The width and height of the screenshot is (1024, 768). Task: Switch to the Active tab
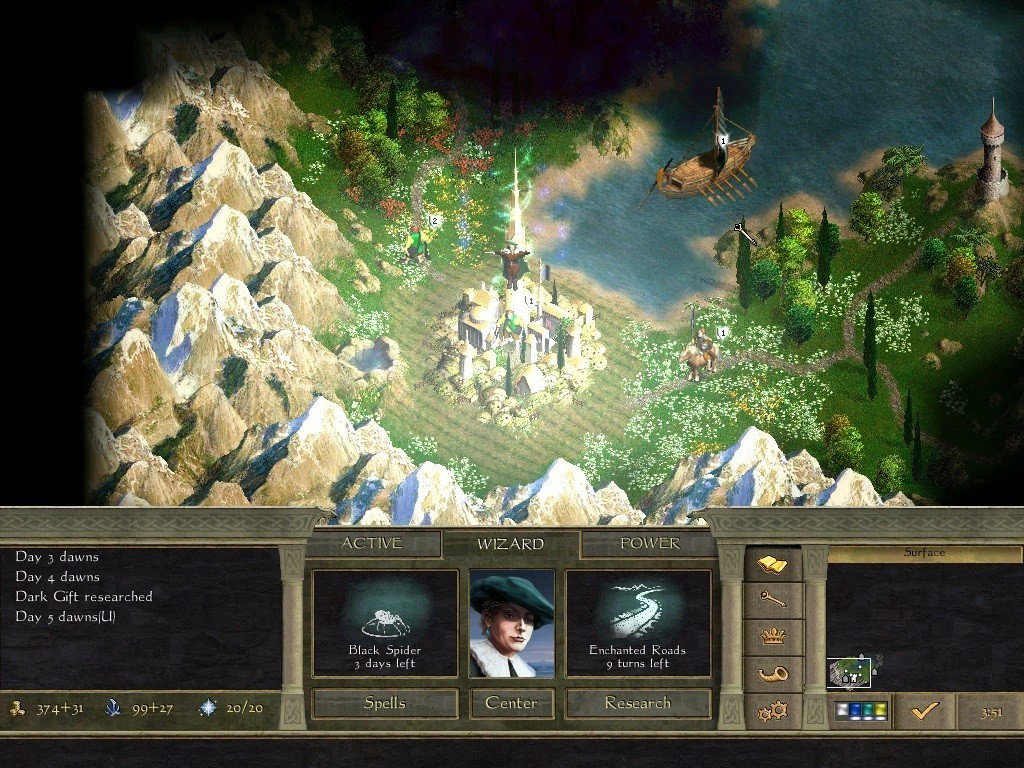click(372, 543)
